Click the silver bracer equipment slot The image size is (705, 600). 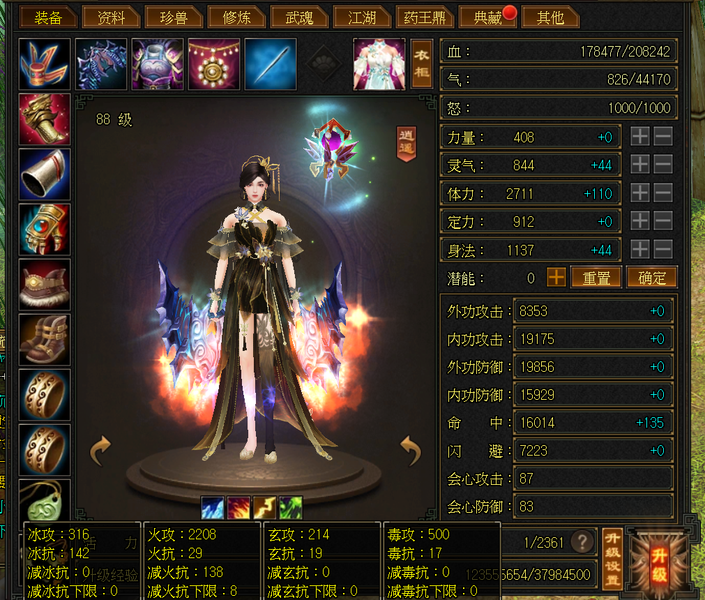pos(45,174)
